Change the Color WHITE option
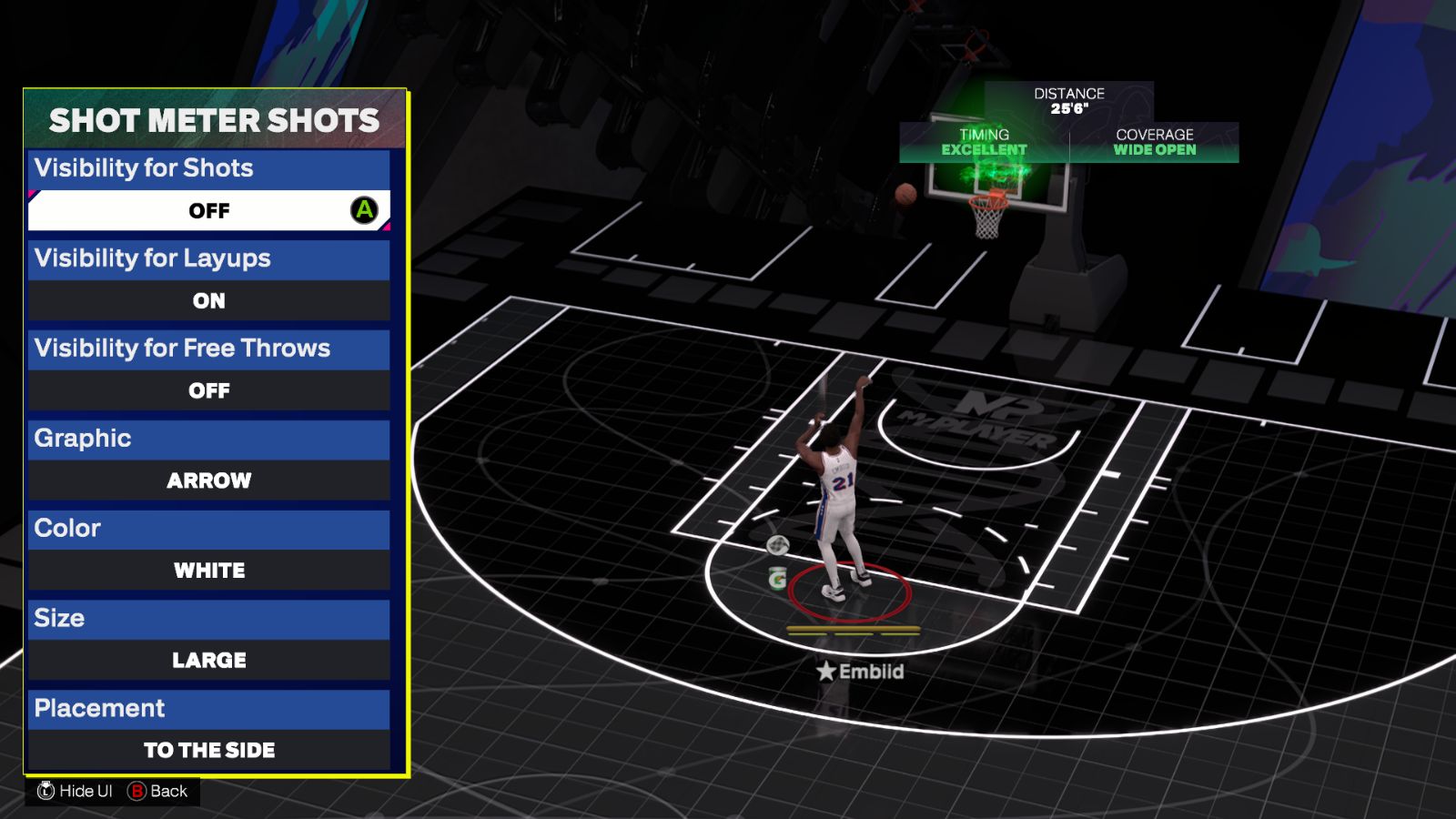The width and height of the screenshot is (1456, 819). 209,571
